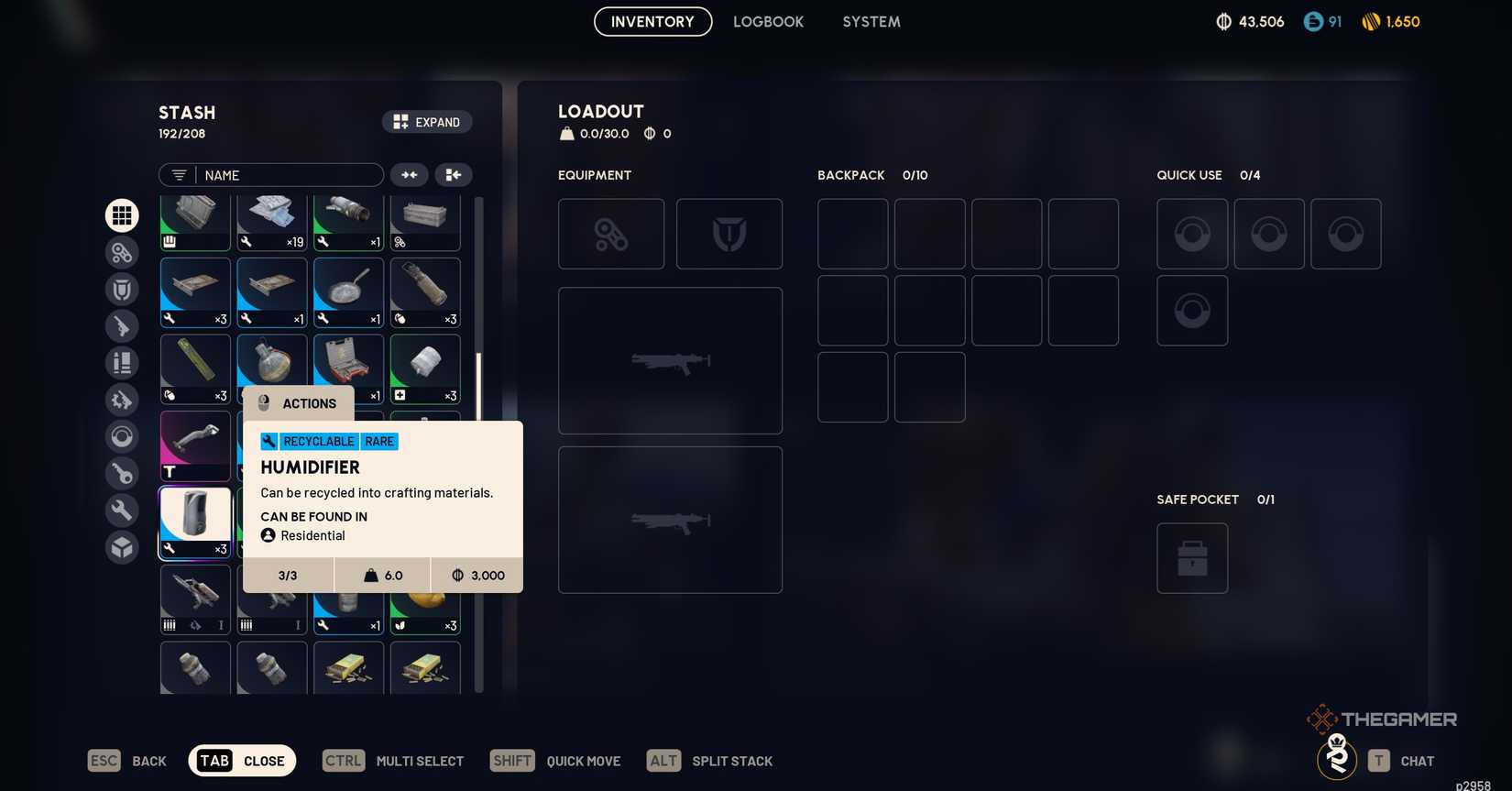Image resolution: width=1512 pixels, height=791 pixels.
Task: Click the ammunition category filter icon
Action: pyautogui.click(x=122, y=362)
